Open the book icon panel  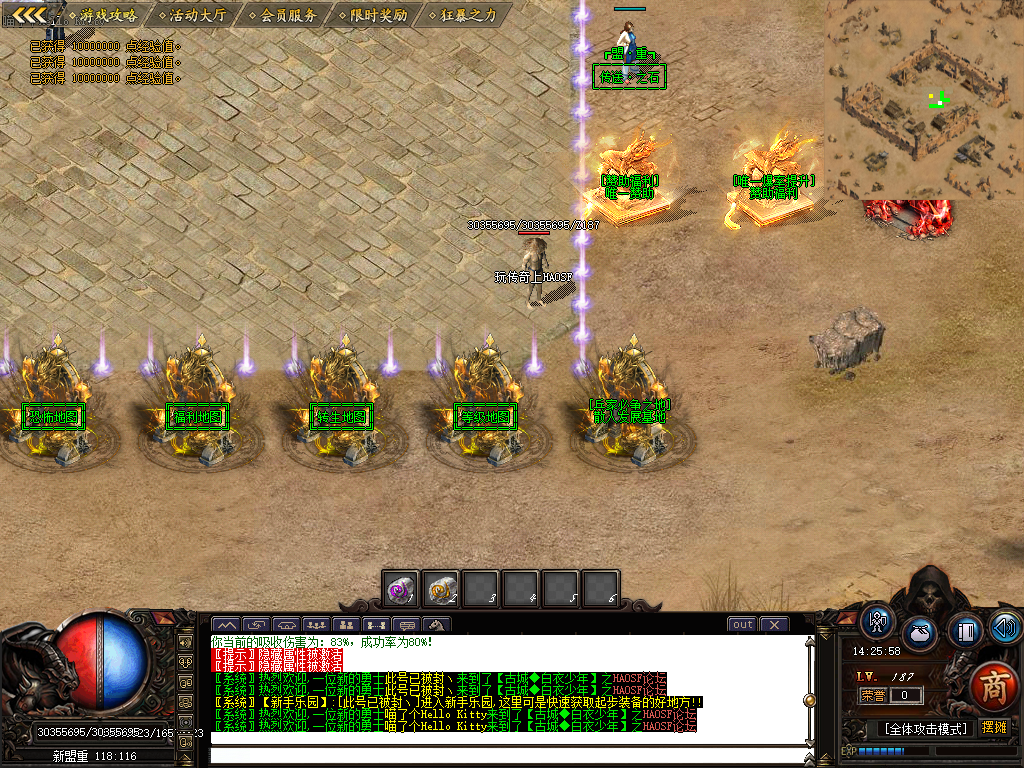965,630
